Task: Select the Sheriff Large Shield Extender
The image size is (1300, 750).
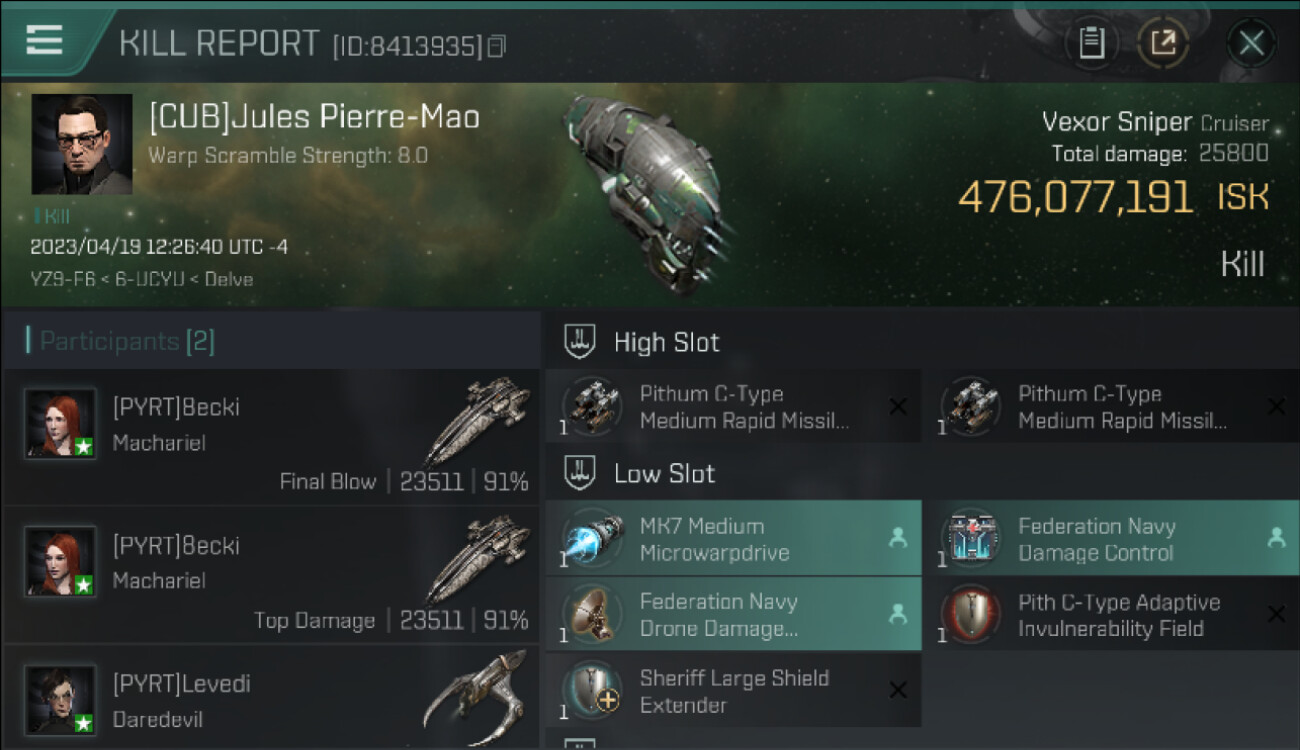Action: click(733, 691)
